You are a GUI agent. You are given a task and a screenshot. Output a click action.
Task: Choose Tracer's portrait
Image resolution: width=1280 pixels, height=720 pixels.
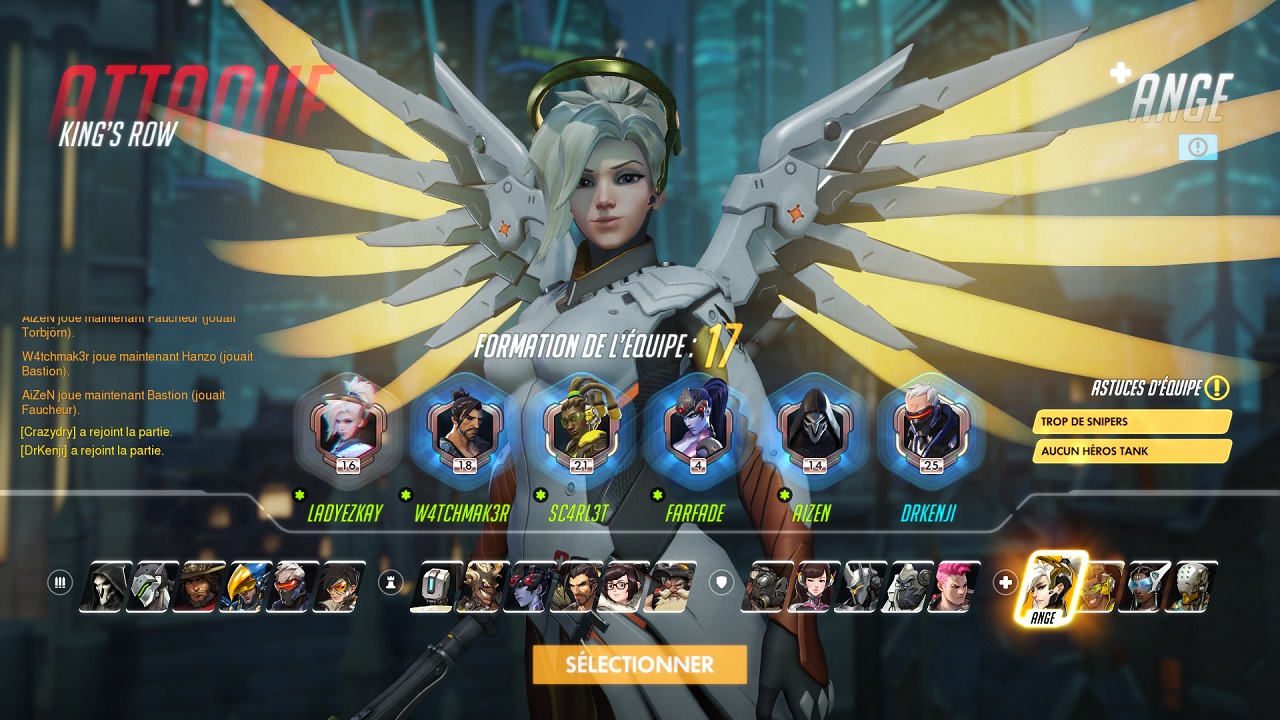(338, 587)
